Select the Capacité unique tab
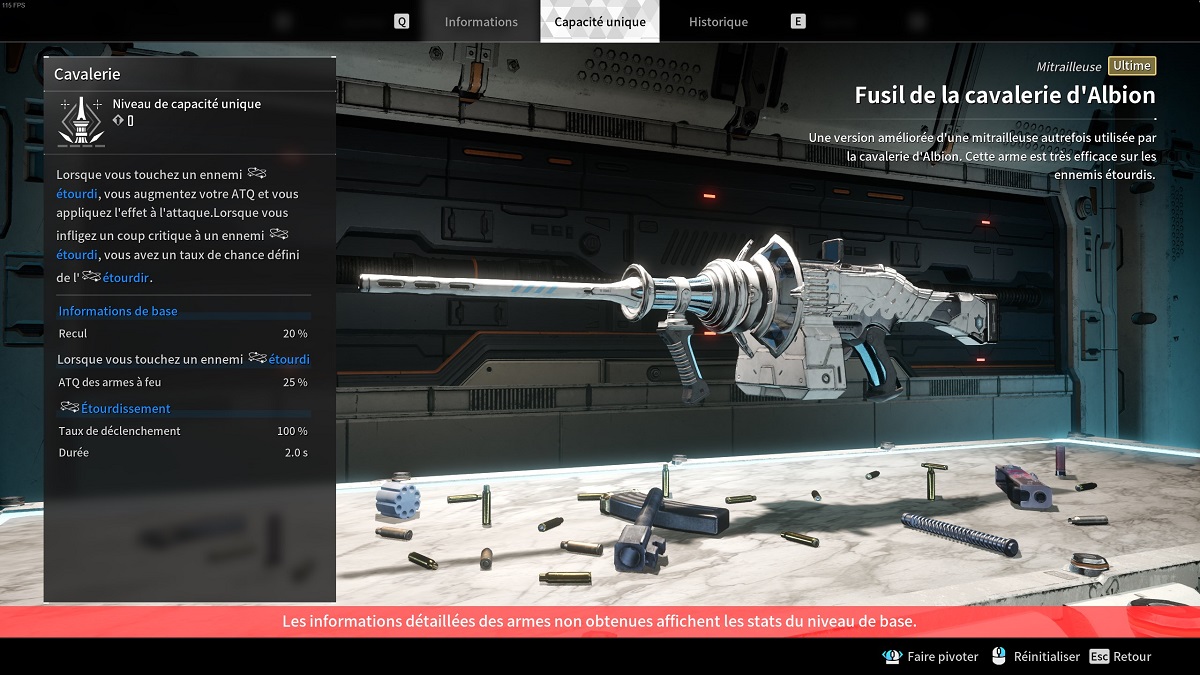Screen dimensions: 1200x675 pos(600,22)
